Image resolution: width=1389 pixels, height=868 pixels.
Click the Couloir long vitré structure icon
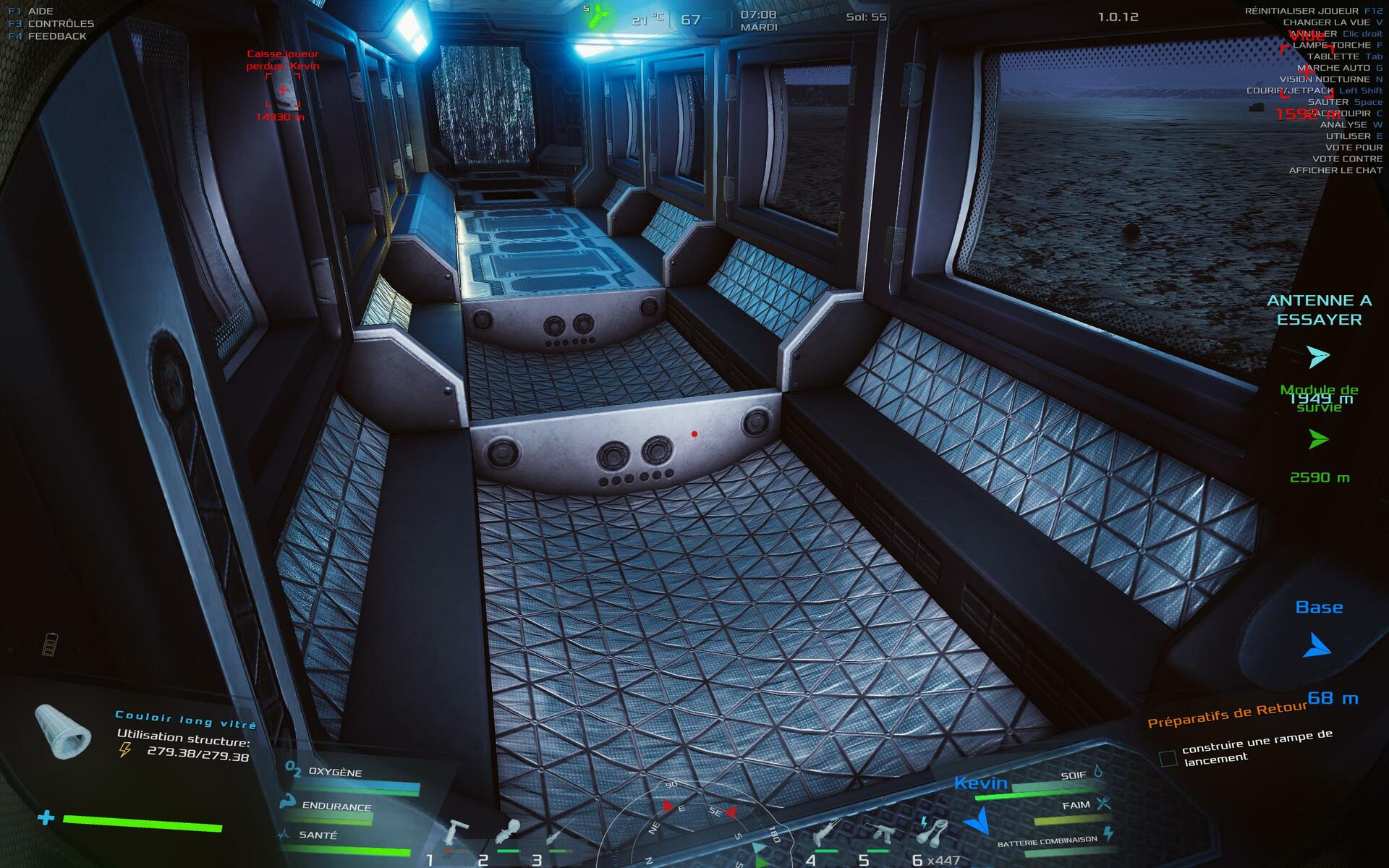click(x=63, y=731)
